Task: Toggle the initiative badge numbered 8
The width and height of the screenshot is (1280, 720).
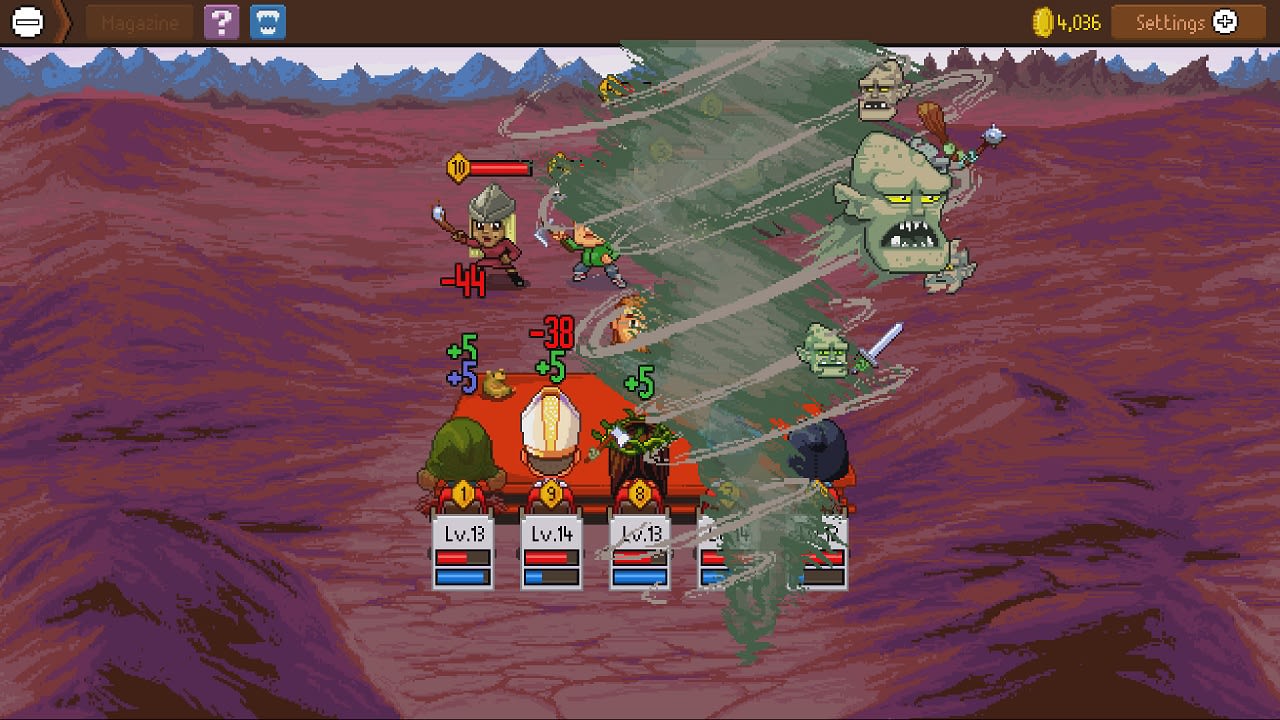Action: 638,493
